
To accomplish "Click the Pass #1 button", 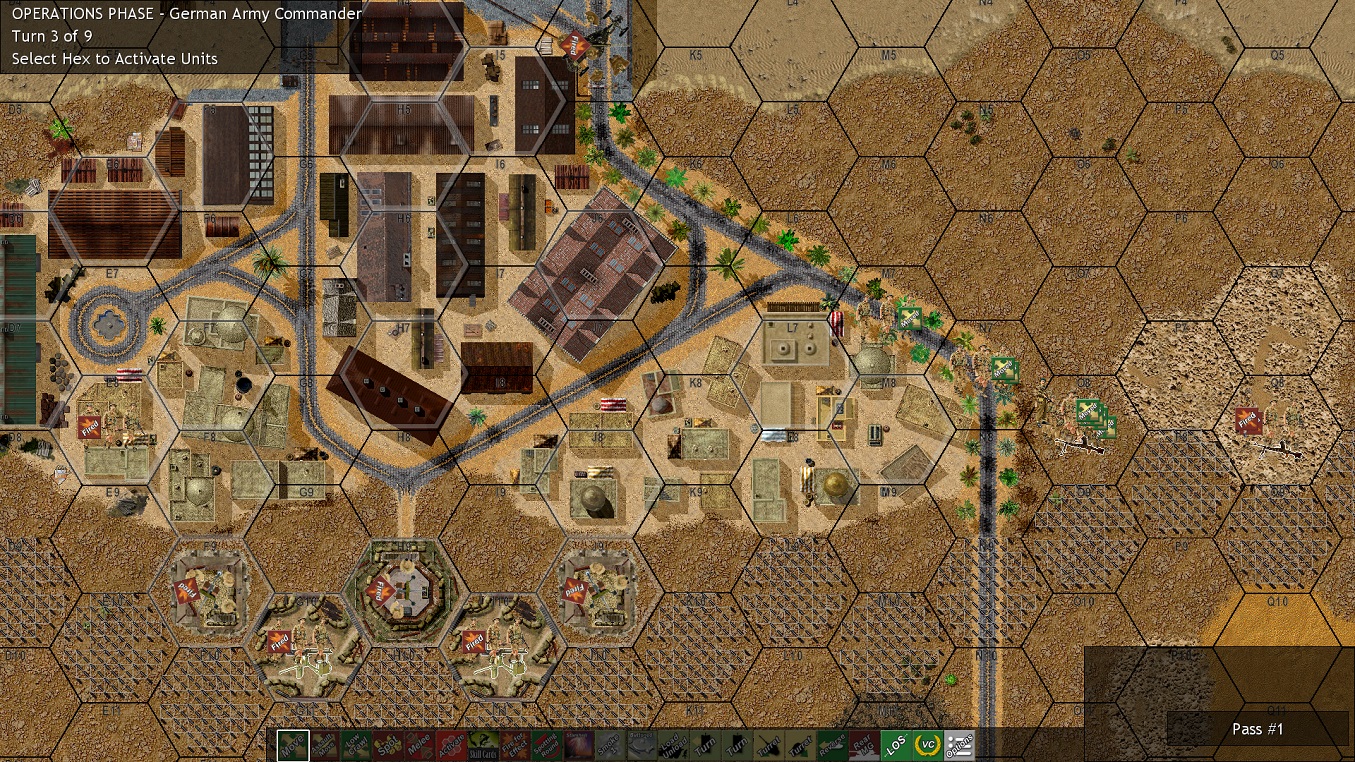I will click(1257, 729).
